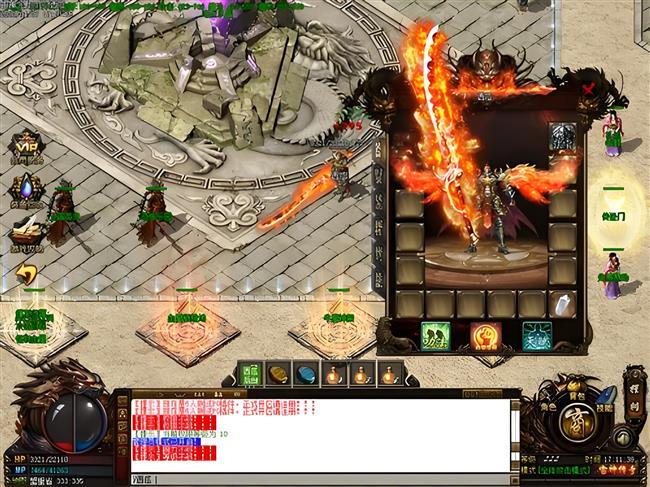
Task: Click the yellow return arrow icon
Action: pyautogui.click(x=27, y=274)
